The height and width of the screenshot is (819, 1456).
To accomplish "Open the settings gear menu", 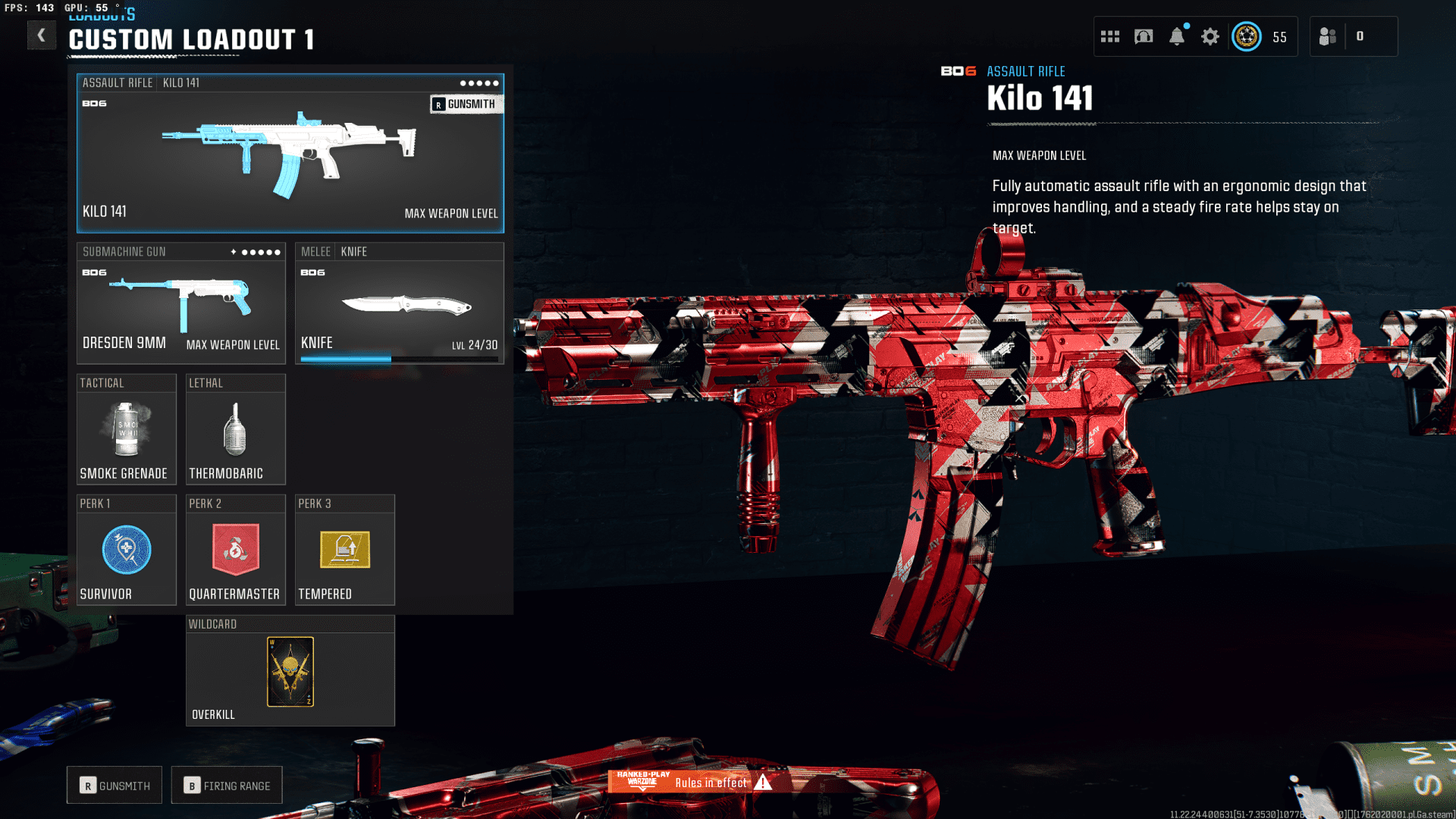I will [x=1209, y=36].
